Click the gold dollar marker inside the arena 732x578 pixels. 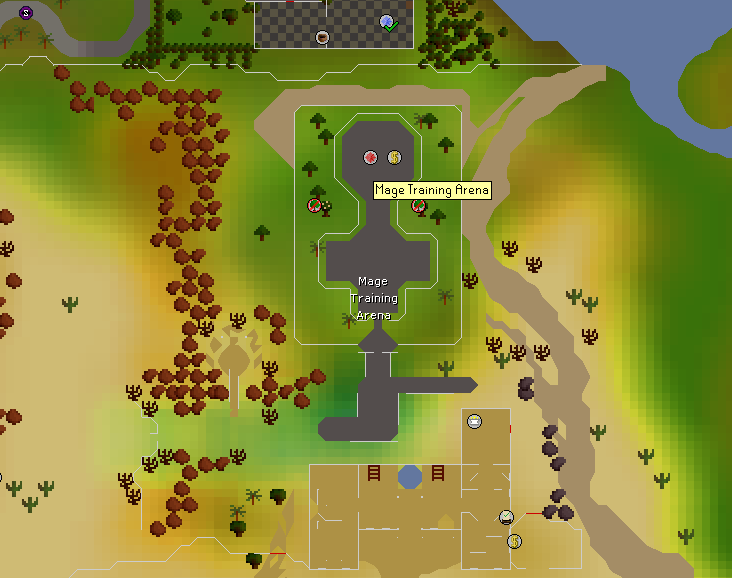[394, 157]
